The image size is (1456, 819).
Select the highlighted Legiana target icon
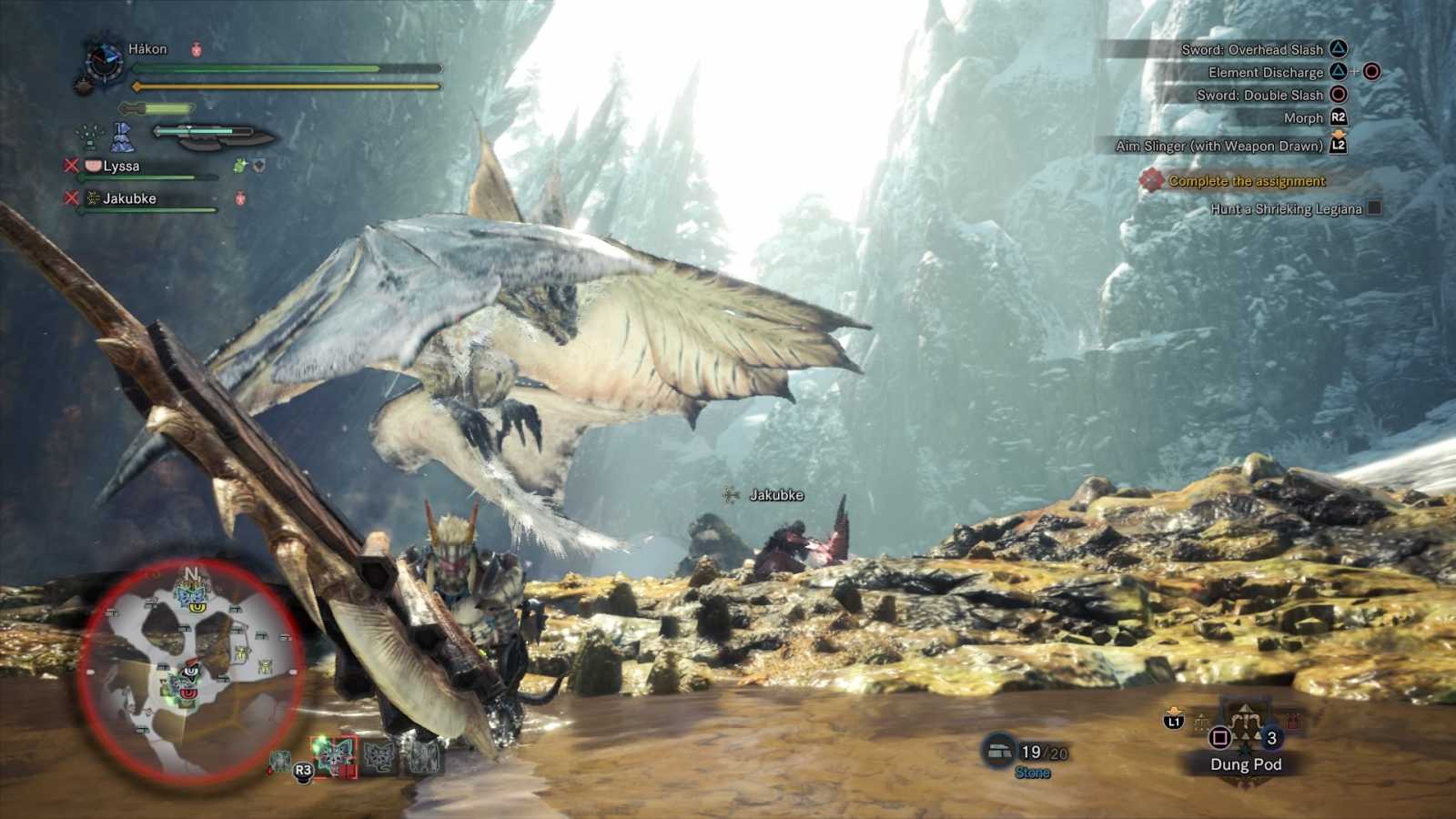click(334, 755)
